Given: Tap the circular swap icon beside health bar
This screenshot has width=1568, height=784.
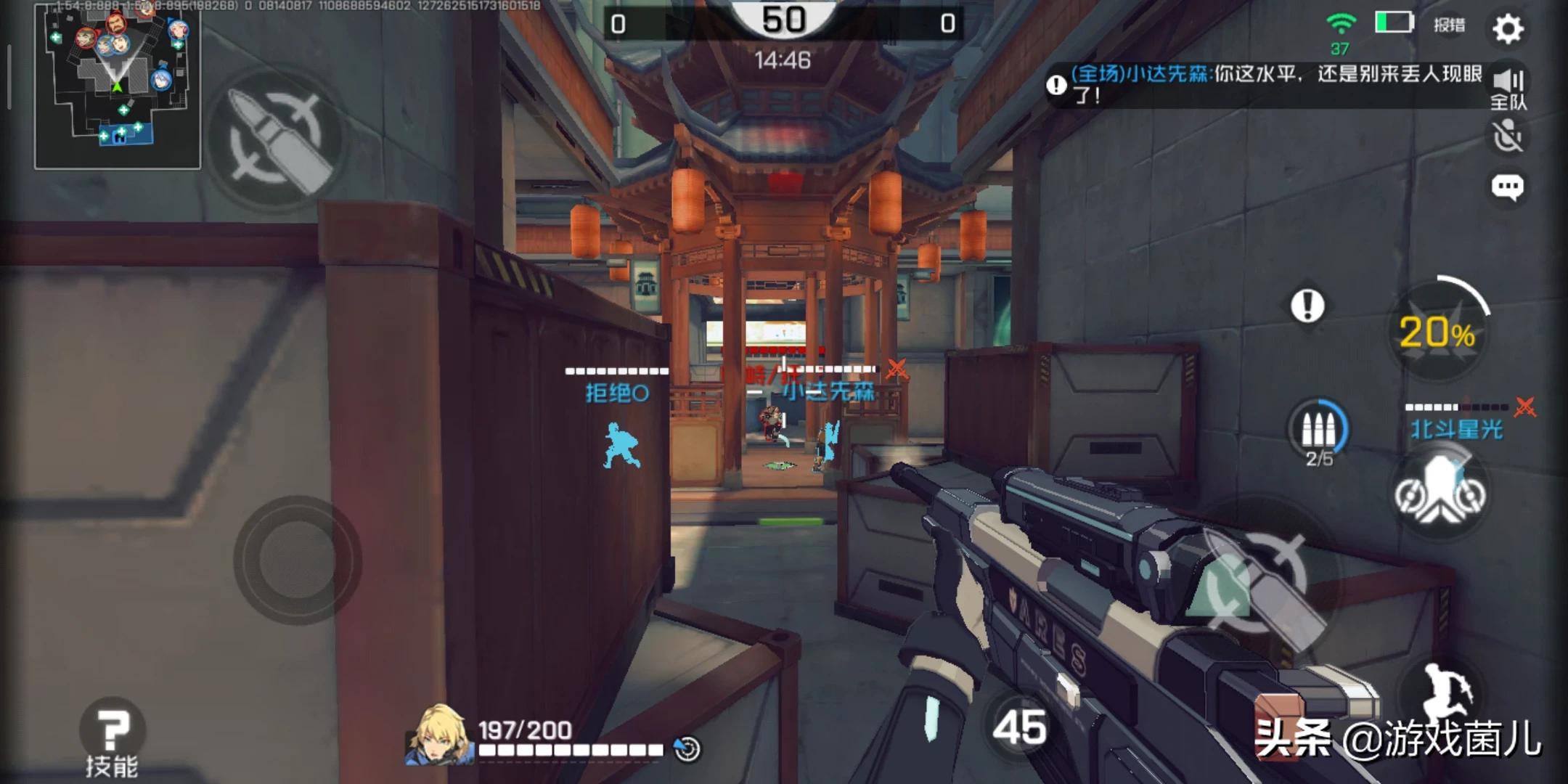Looking at the screenshot, I should (x=687, y=748).
